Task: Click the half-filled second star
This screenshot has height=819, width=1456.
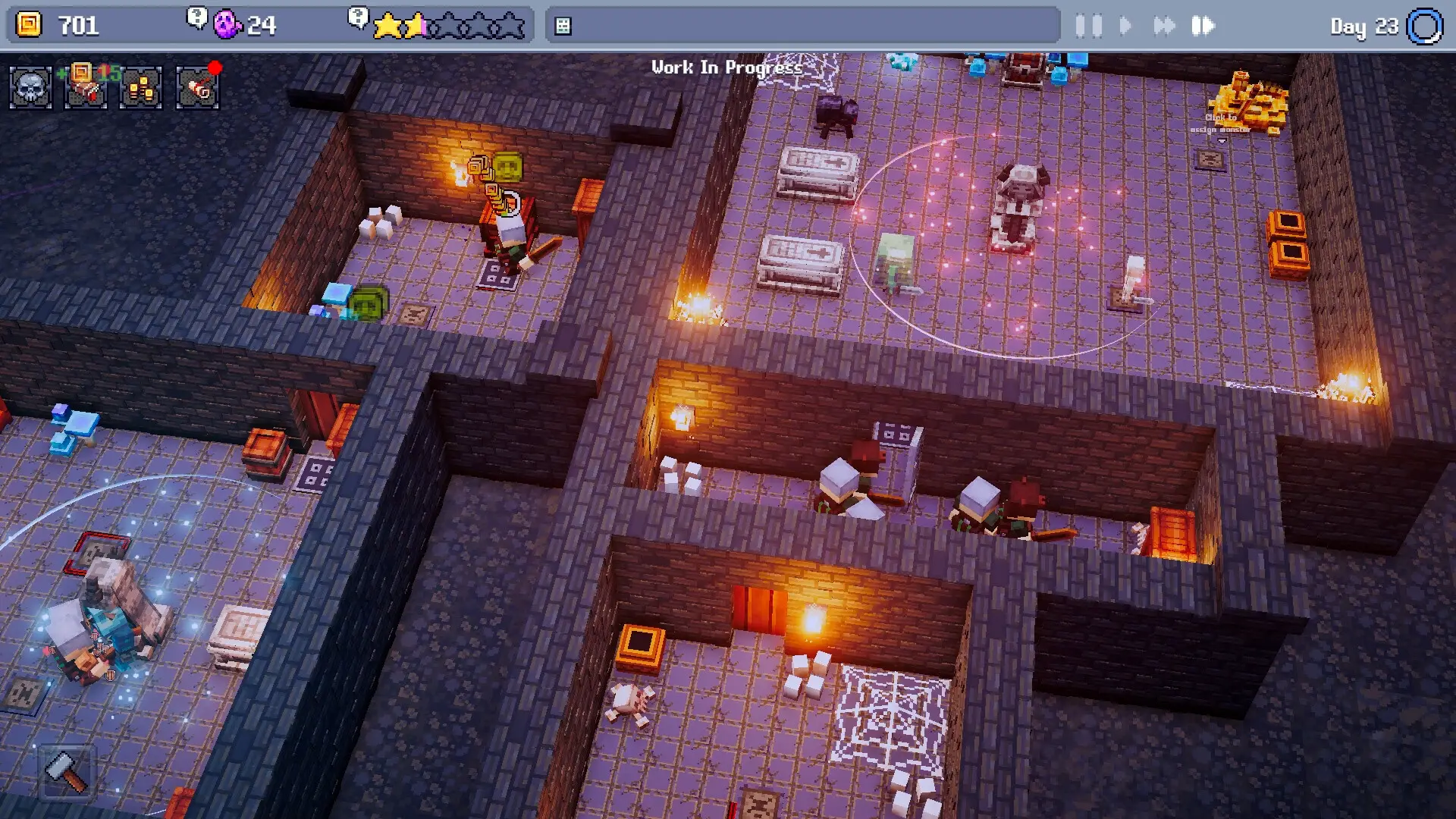Action: [x=414, y=25]
